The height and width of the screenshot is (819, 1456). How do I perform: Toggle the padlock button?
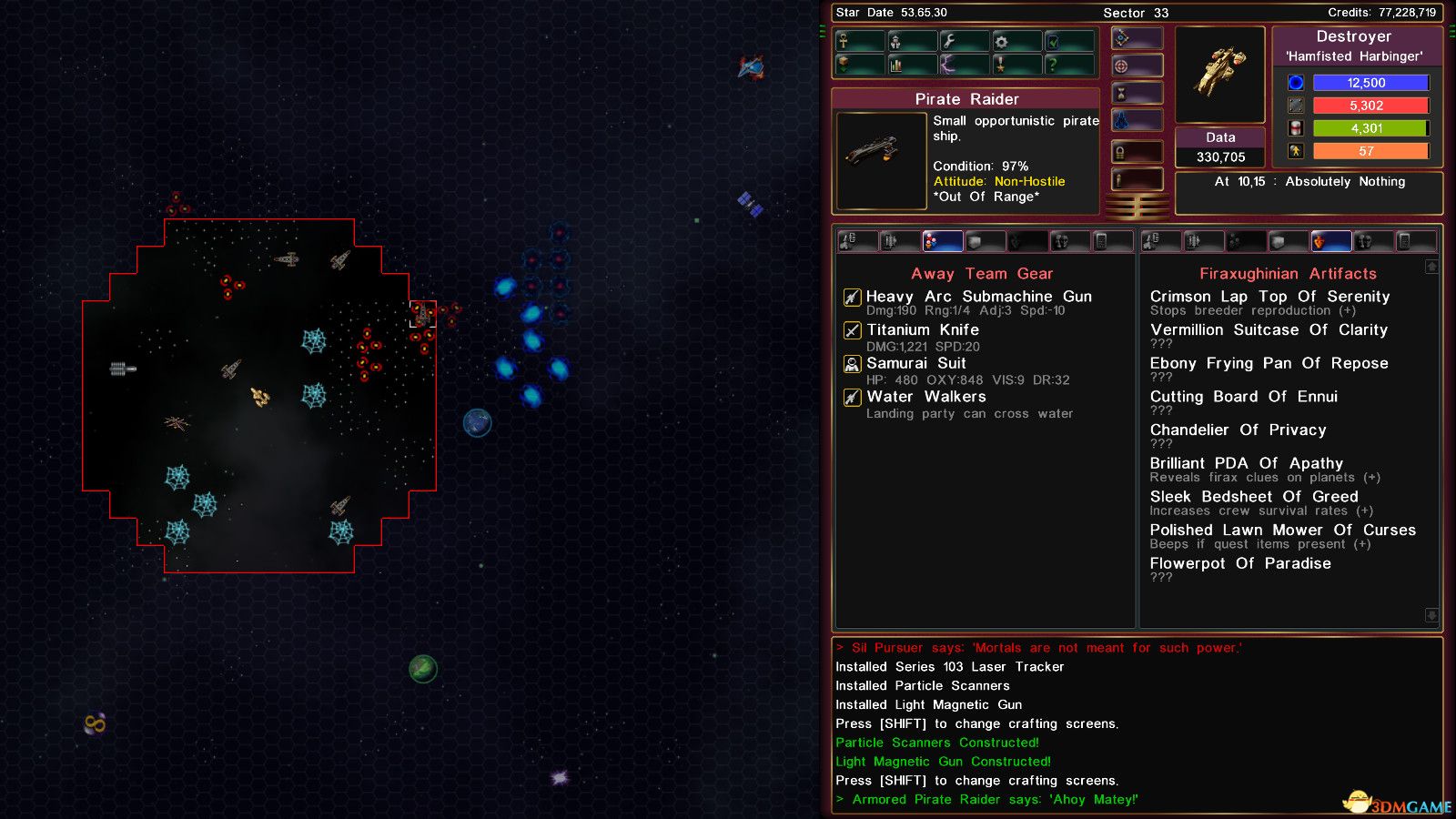coord(1137,152)
